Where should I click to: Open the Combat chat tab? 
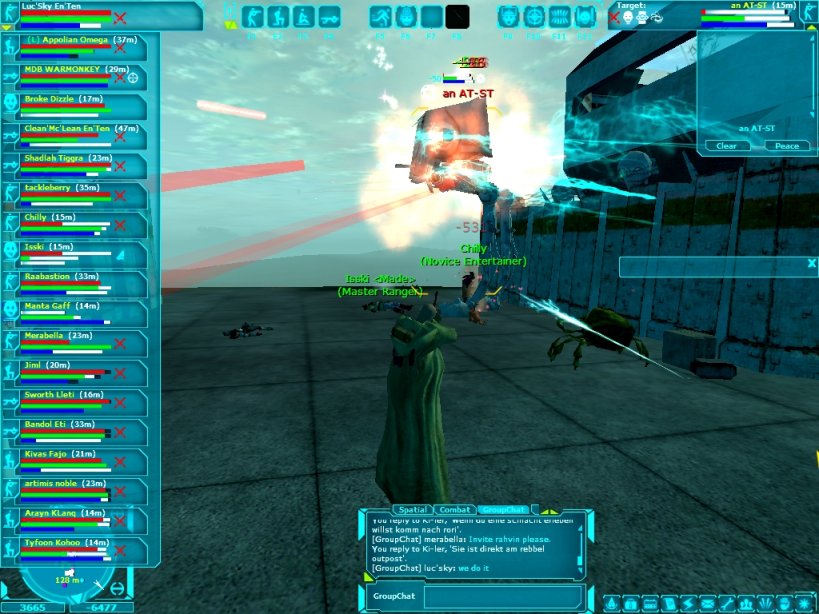[x=454, y=510]
